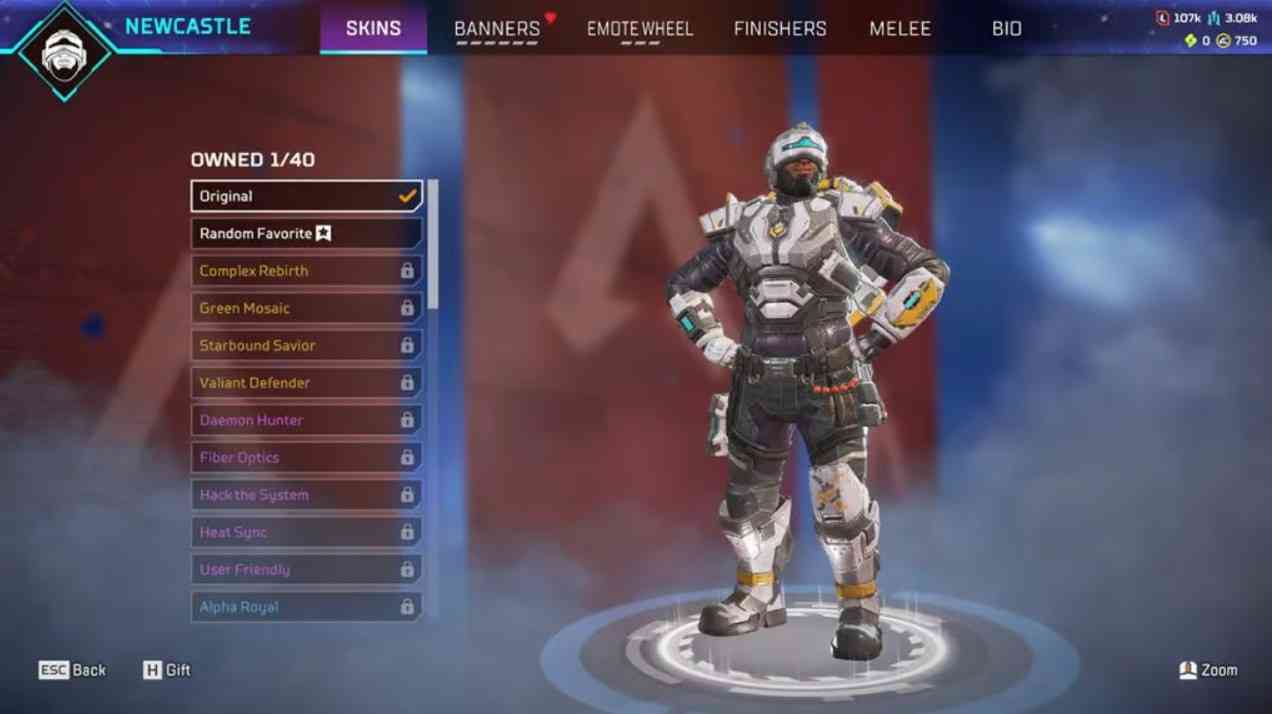Select the Skins tab

tap(373, 29)
